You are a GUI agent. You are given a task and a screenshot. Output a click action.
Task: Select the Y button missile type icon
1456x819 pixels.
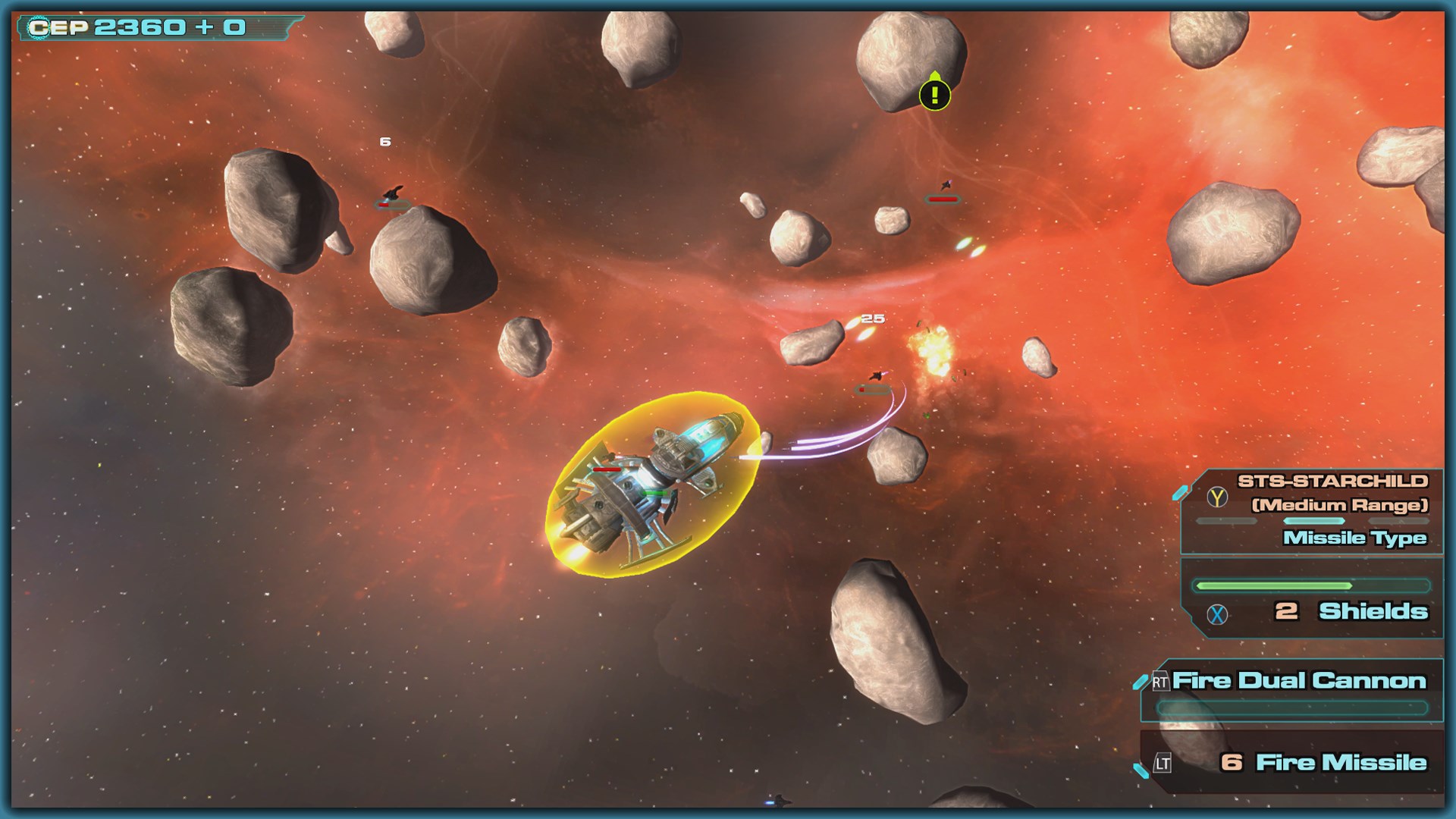click(1216, 497)
